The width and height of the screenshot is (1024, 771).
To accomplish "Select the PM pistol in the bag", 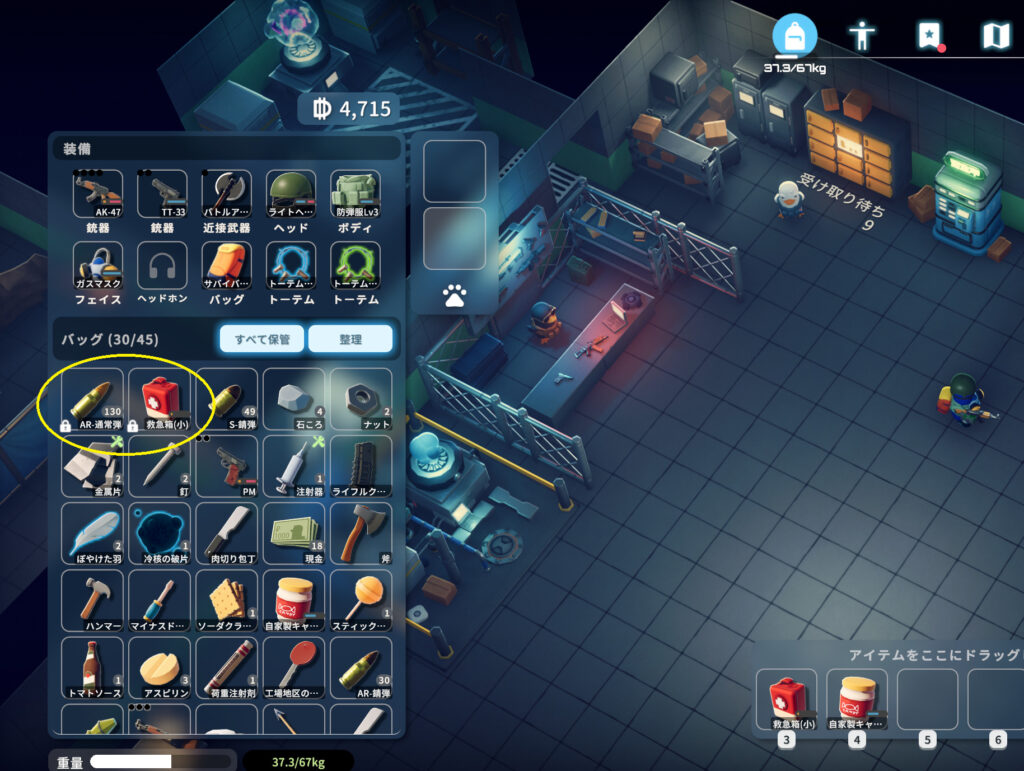I will 227,465.
